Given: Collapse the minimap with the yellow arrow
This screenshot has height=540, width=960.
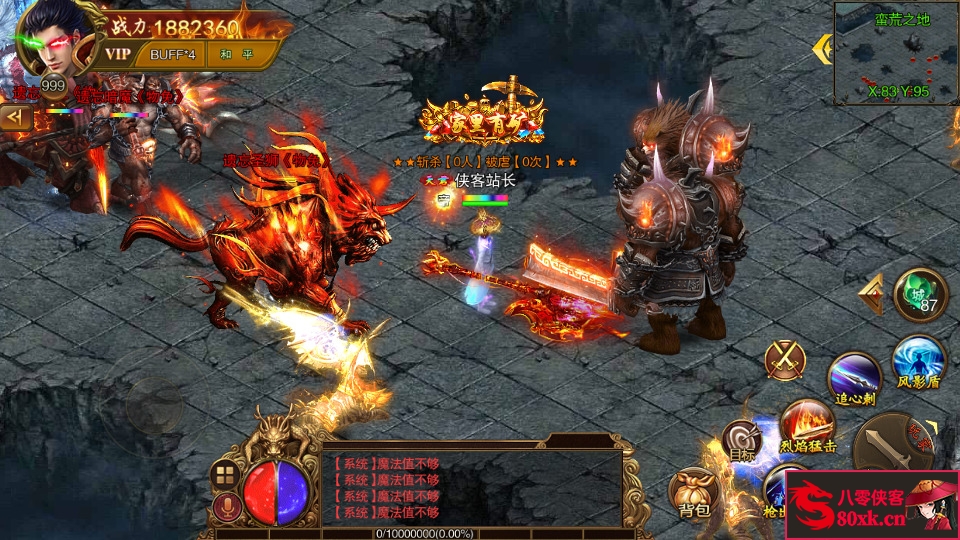Looking at the screenshot, I should click(x=823, y=48).
